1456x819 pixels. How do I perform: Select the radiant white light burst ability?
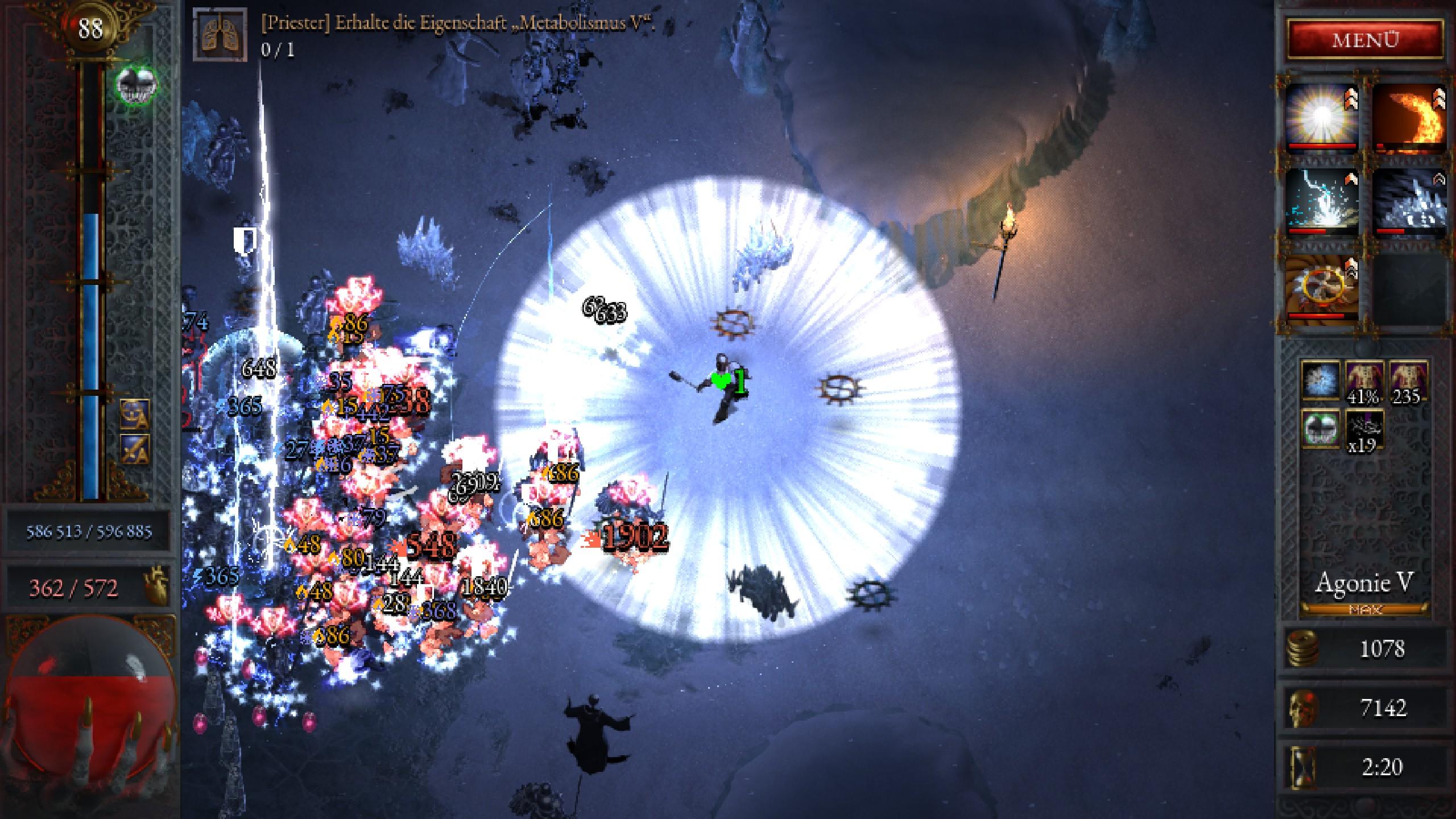click(1322, 118)
